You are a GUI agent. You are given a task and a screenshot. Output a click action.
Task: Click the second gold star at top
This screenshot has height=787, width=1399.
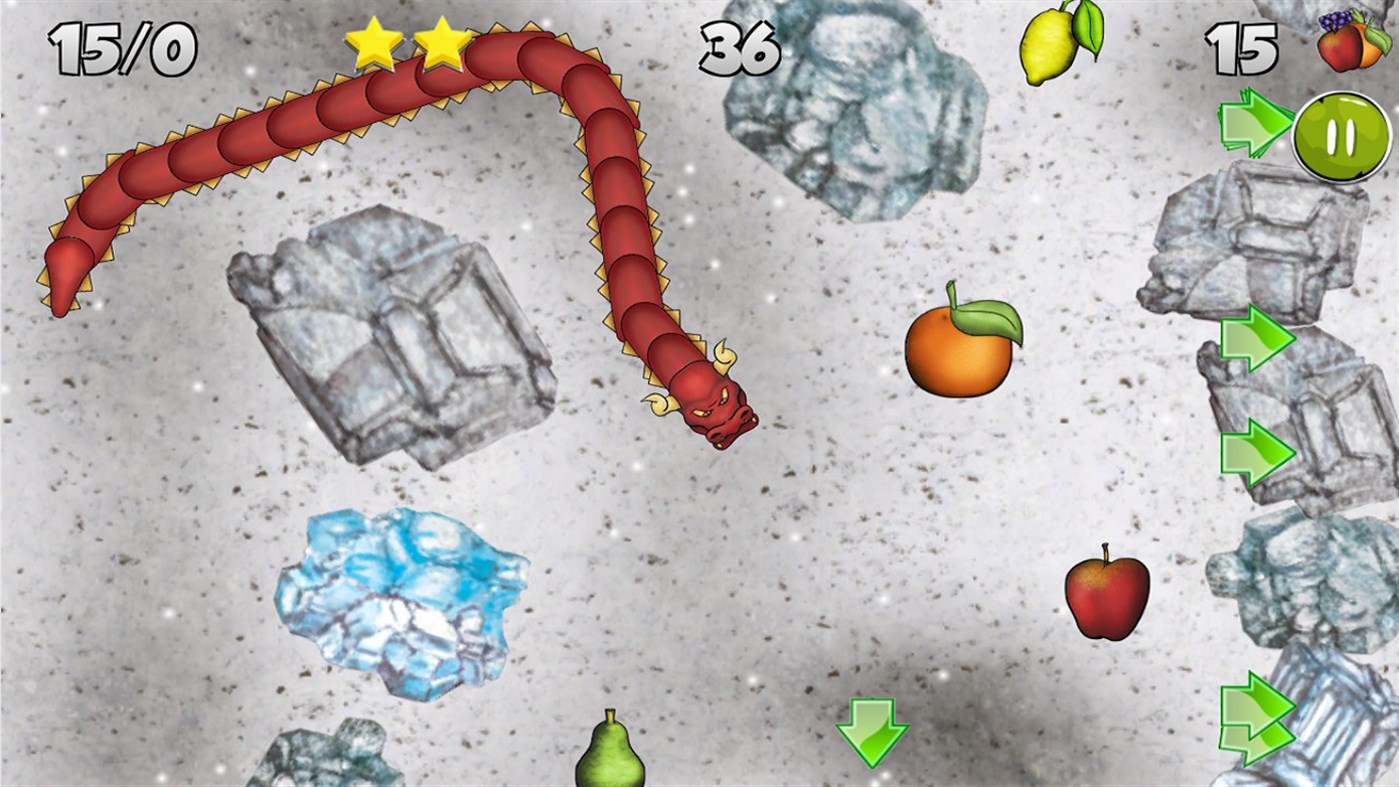(442, 42)
